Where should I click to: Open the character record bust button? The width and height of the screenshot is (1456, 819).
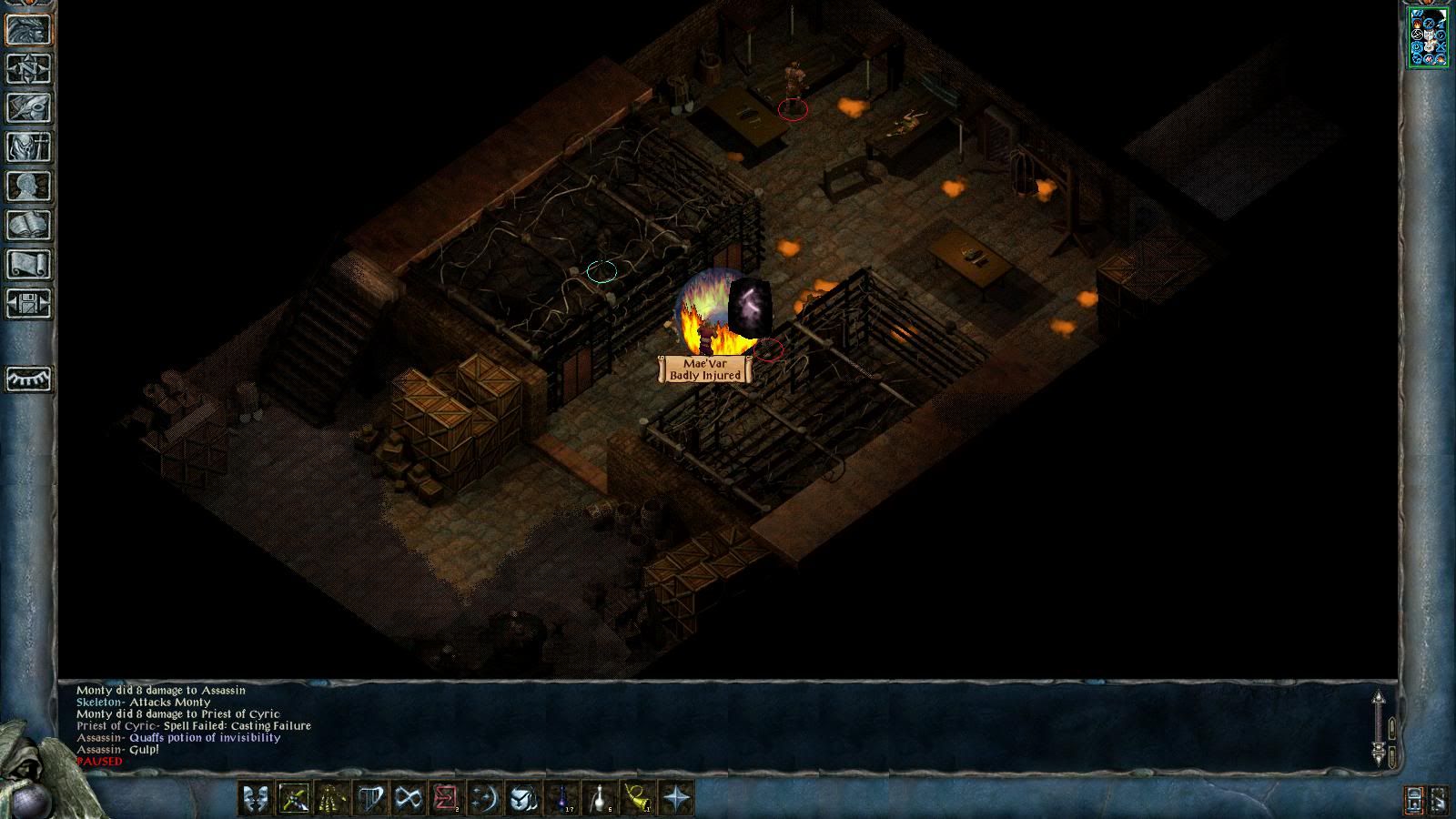point(28,186)
